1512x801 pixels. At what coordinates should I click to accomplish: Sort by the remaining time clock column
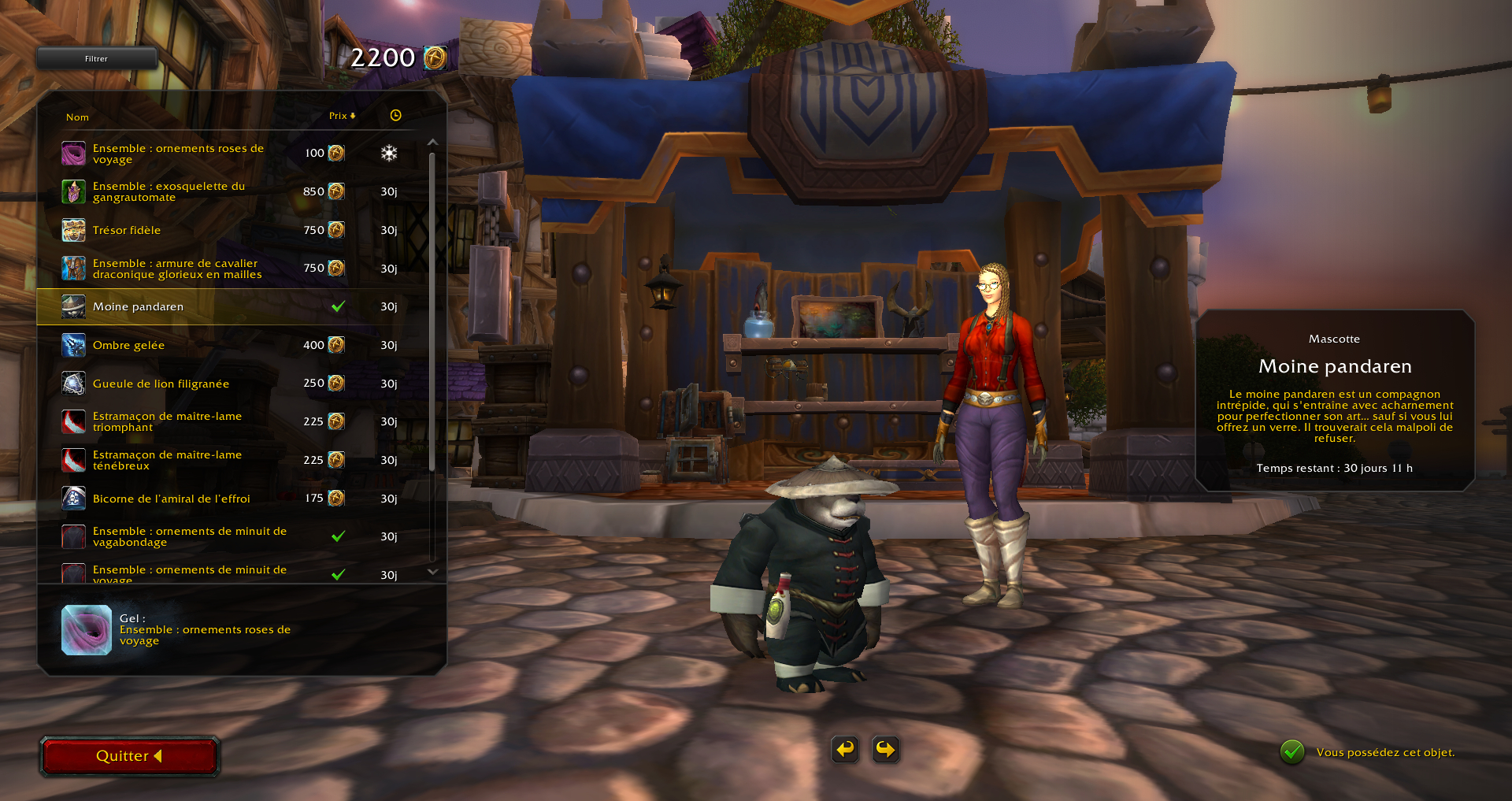395,116
